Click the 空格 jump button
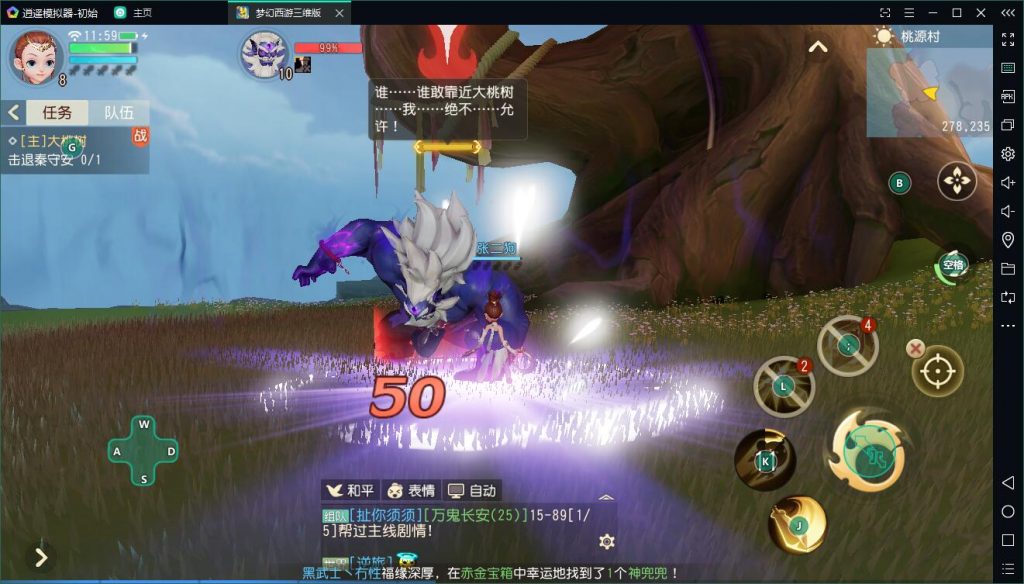The height and width of the screenshot is (584, 1024). (x=953, y=265)
